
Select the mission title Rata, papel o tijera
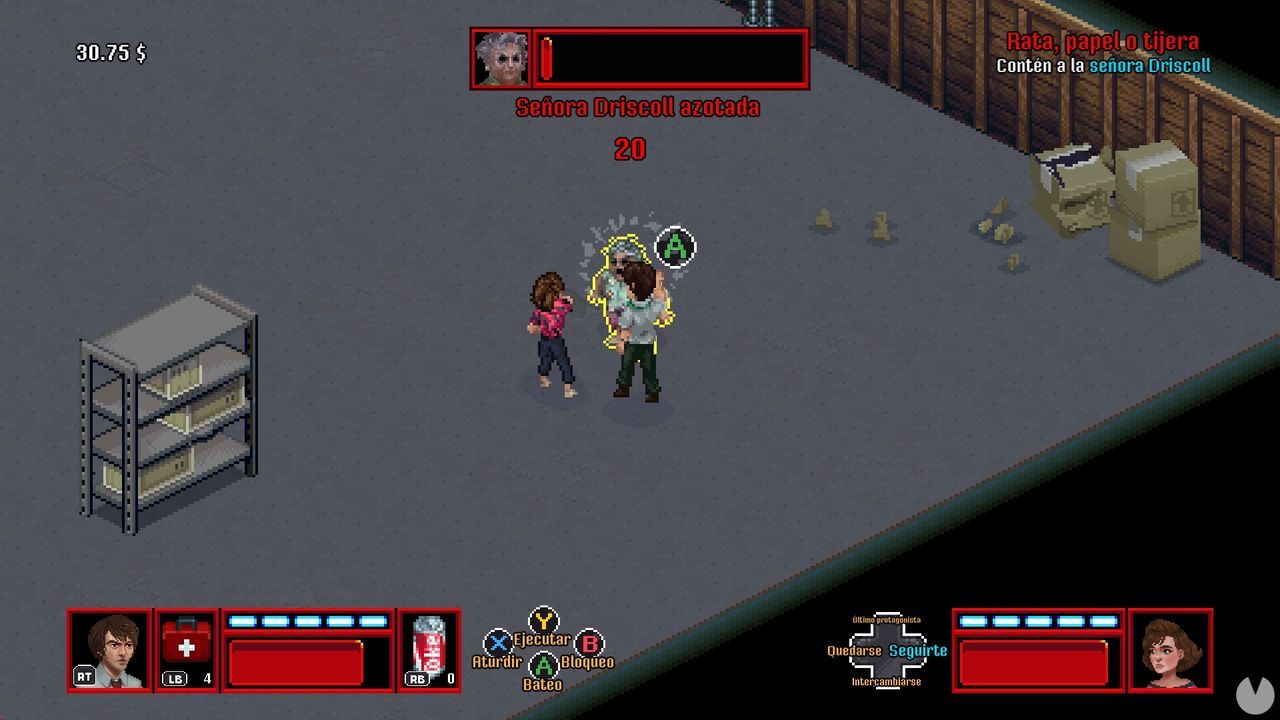[1102, 42]
